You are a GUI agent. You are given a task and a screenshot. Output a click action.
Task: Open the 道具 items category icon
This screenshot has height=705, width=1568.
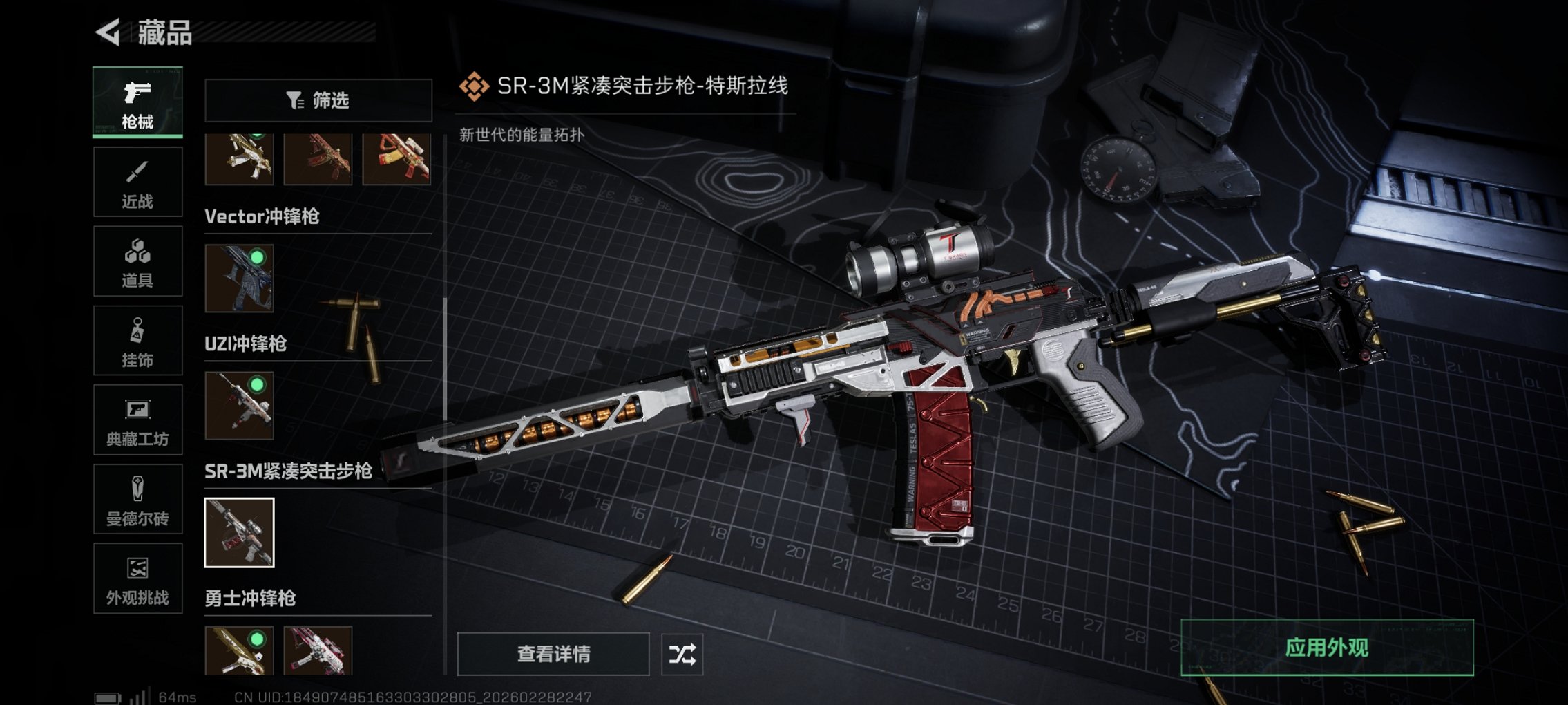(x=137, y=261)
